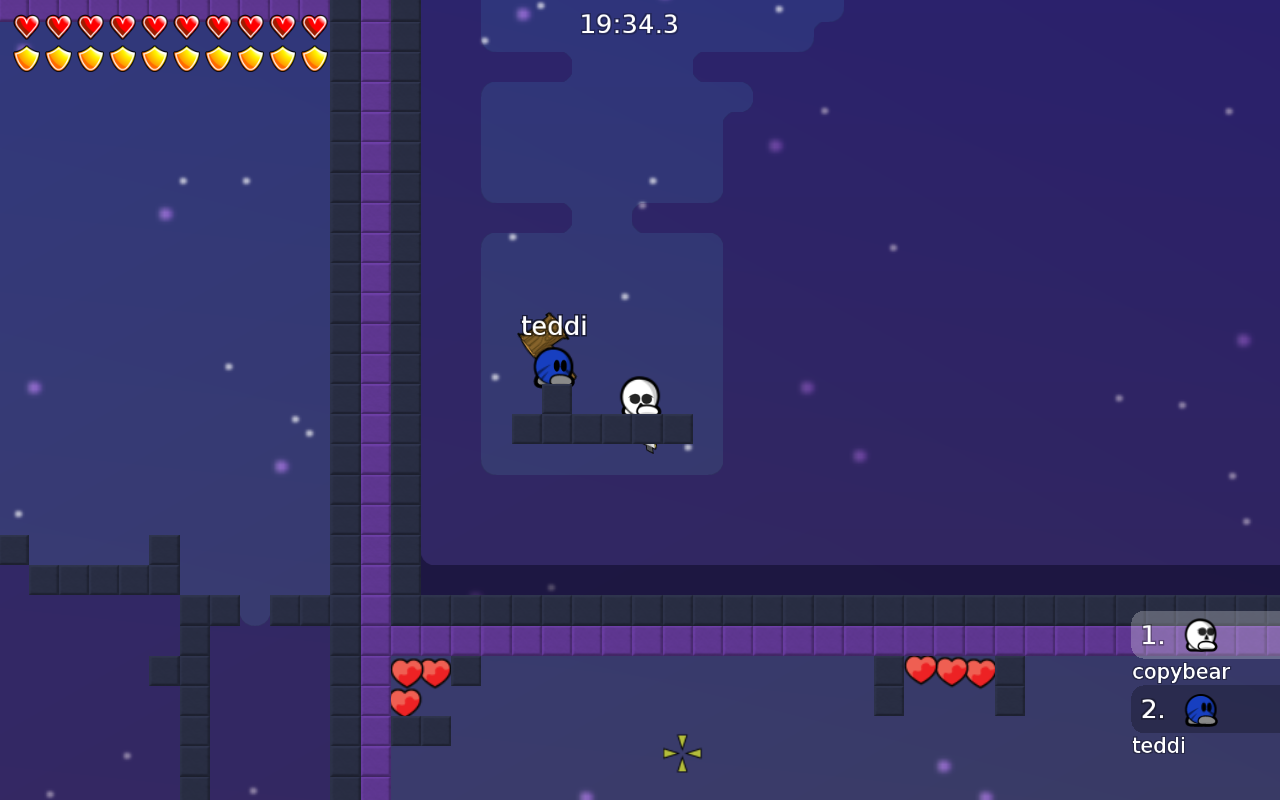
Task: Click teddi's avatar in the scoreboard
Action: point(1203,710)
